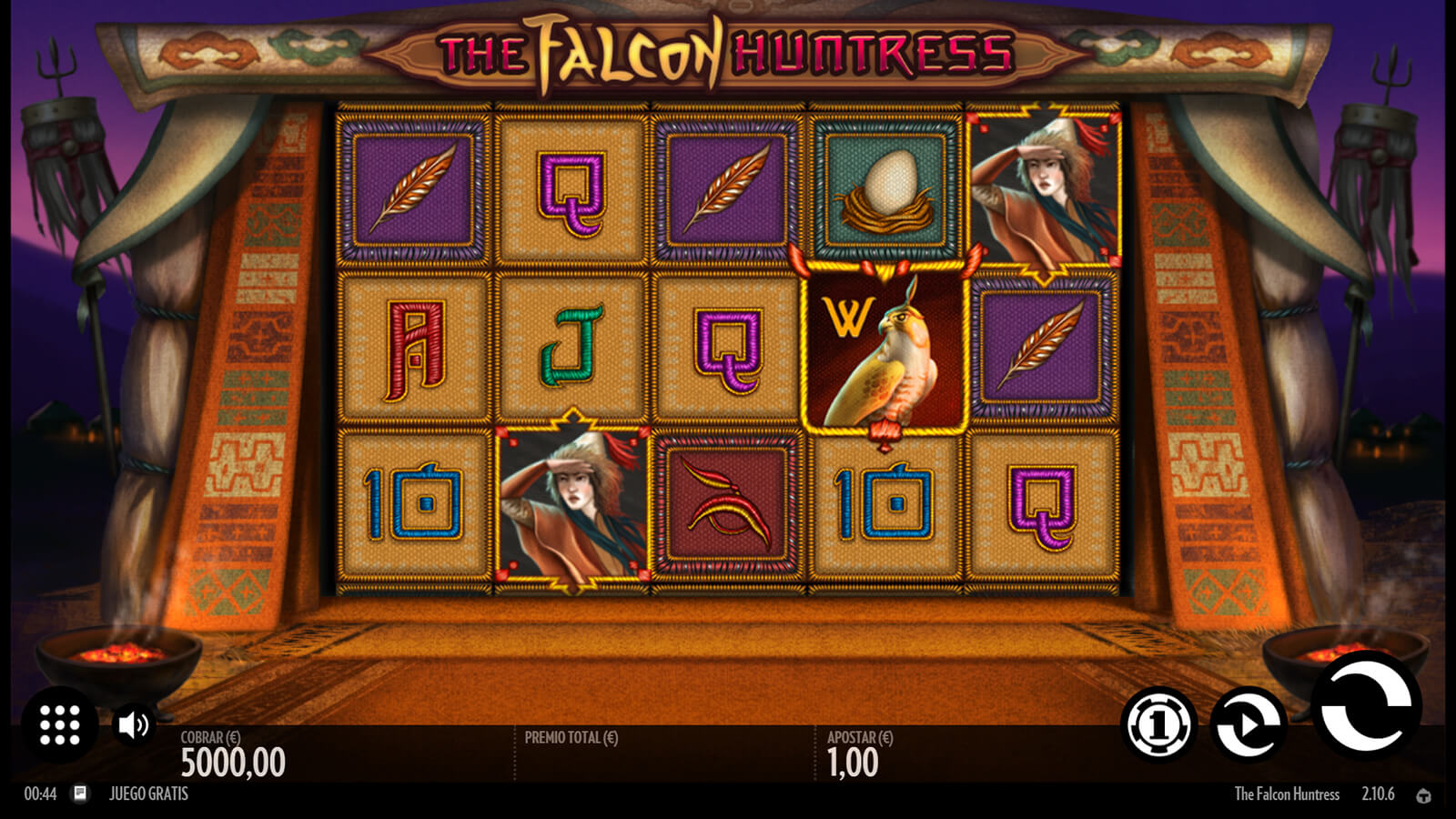Spin the reels with the big round button
The image size is (1456, 819).
pos(1366,706)
